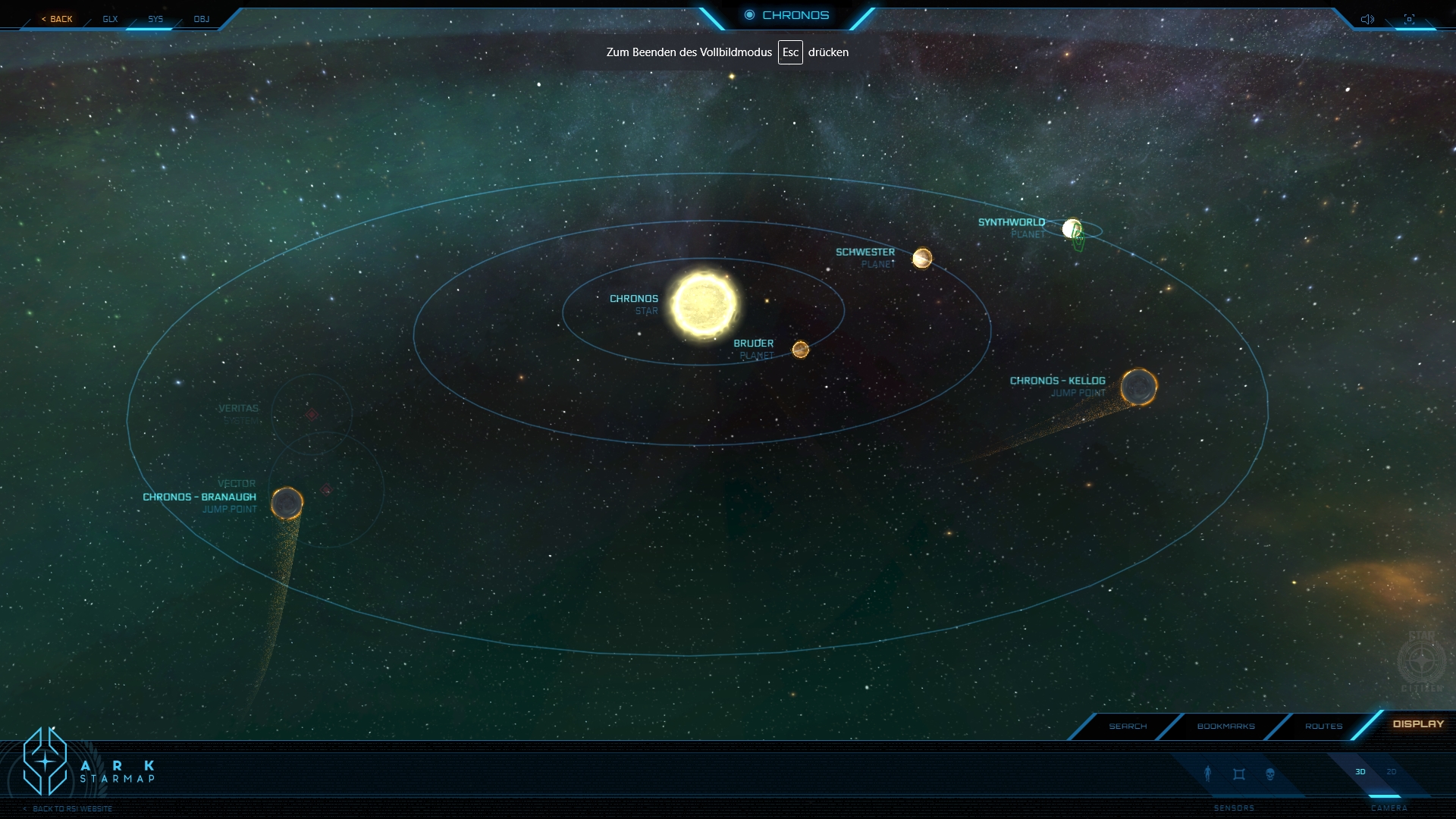Toggle the human figure sensor filter
Viewport: 1456px width, 819px height.
click(x=1208, y=773)
